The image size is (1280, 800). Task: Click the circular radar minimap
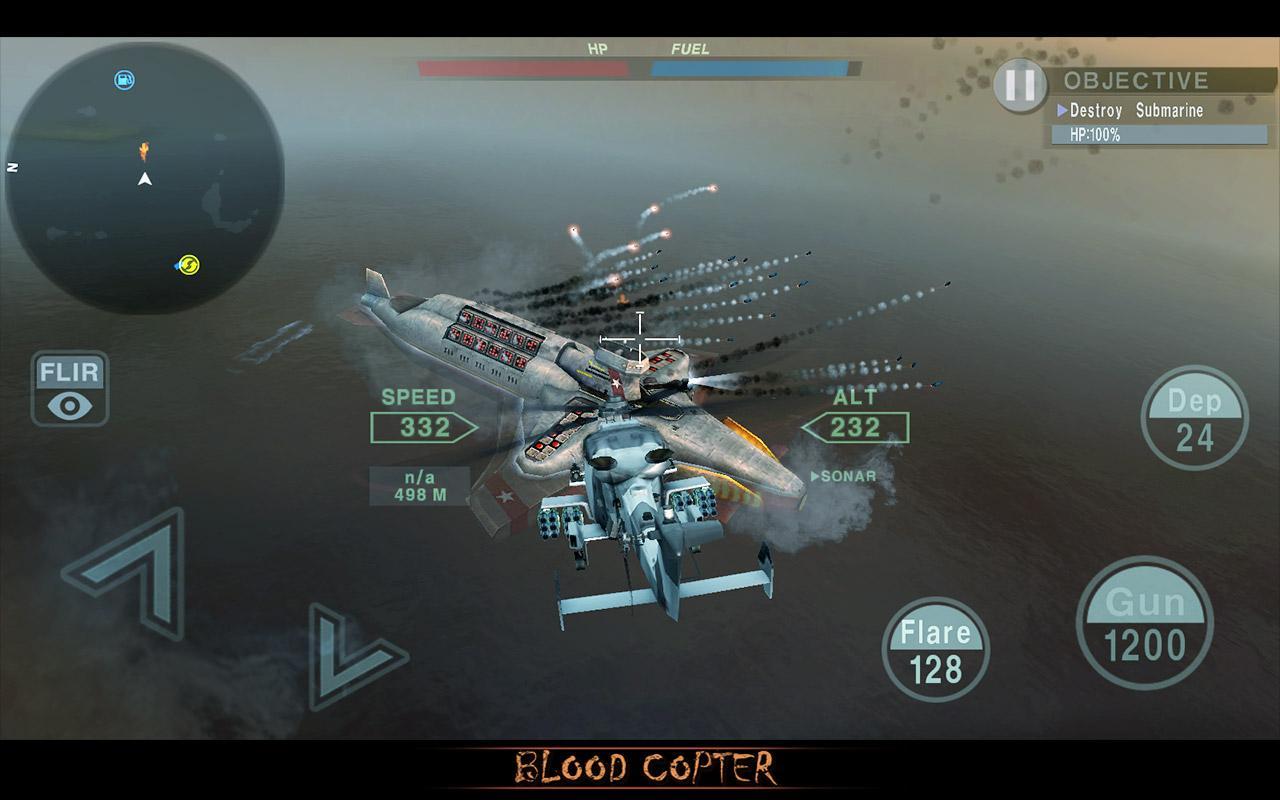[x=145, y=178]
